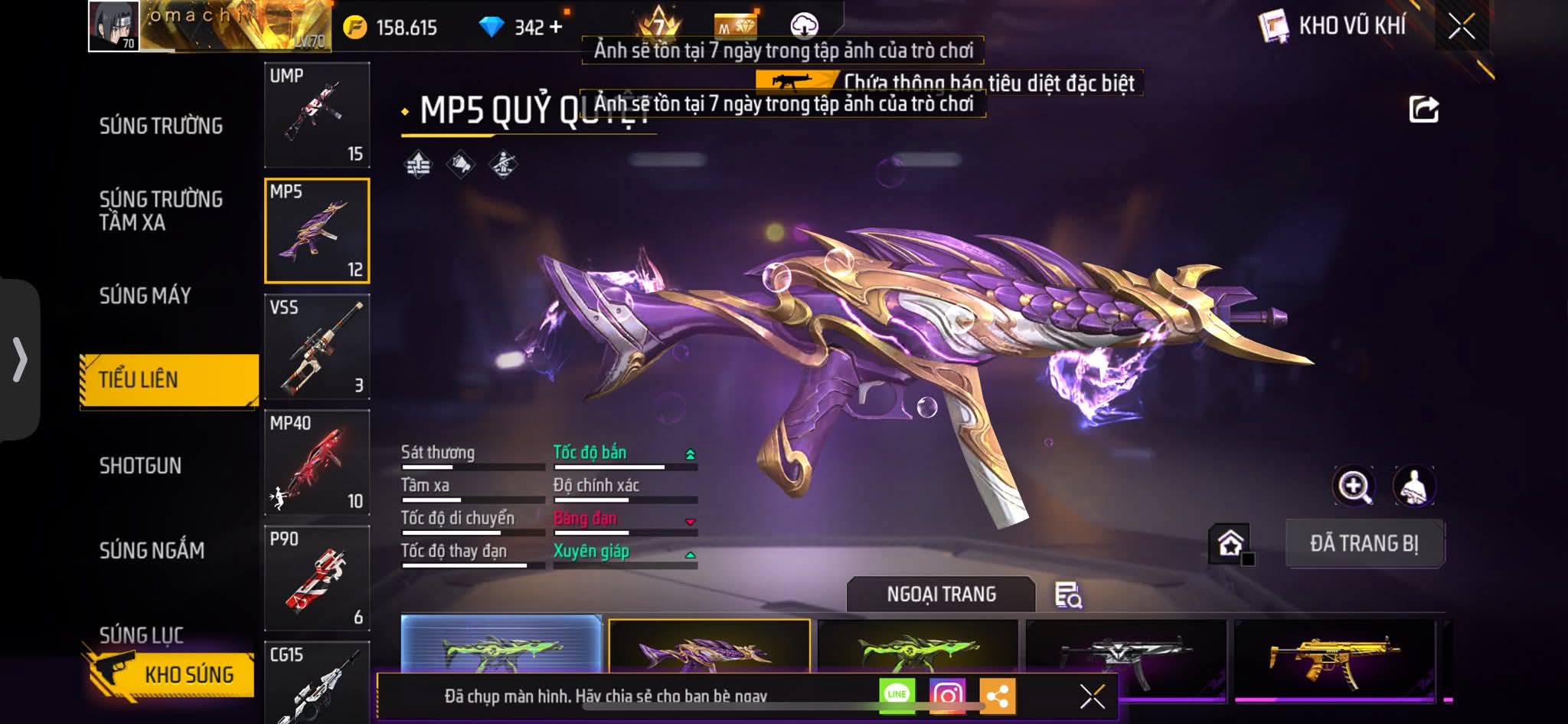Click the share arrow icon
The width and height of the screenshot is (1568, 724).
click(1423, 110)
